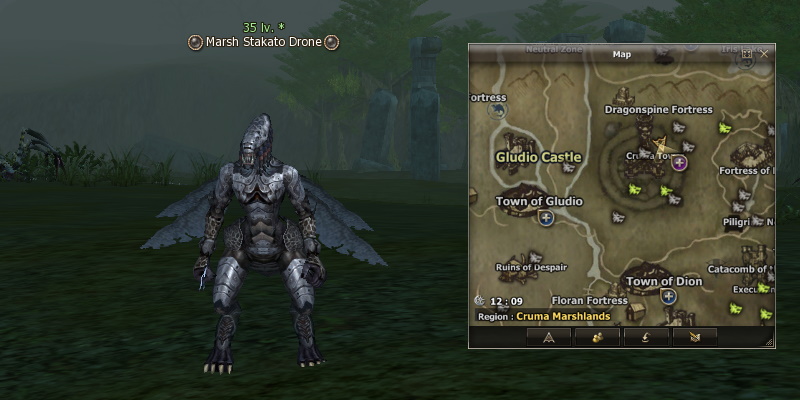Click the purple Cruma Tower teleport marker
This screenshot has height=400, width=800.
(680, 162)
